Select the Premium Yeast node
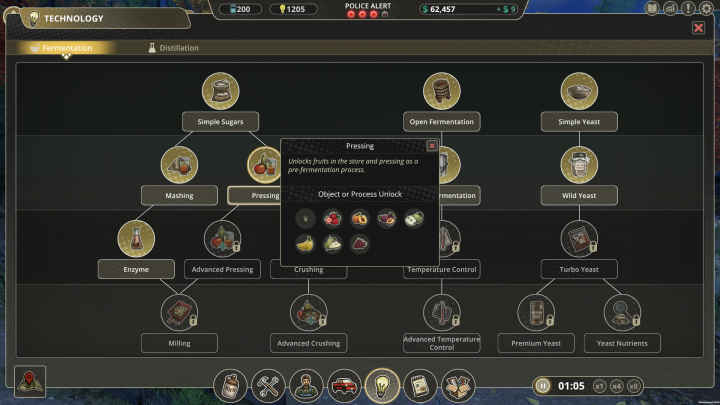Screen dimensions: 720x405 (536, 343)
